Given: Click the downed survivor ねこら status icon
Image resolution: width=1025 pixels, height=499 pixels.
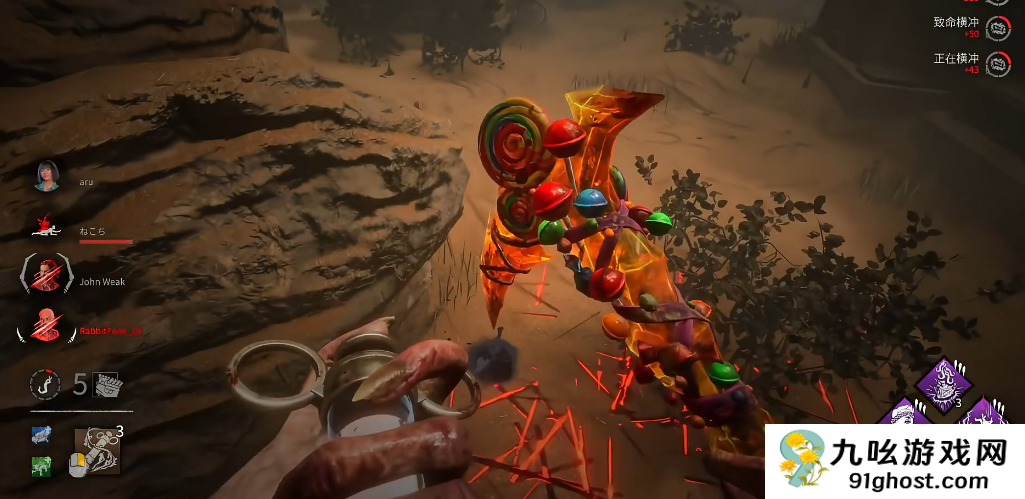Looking at the screenshot, I should click(46, 226).
